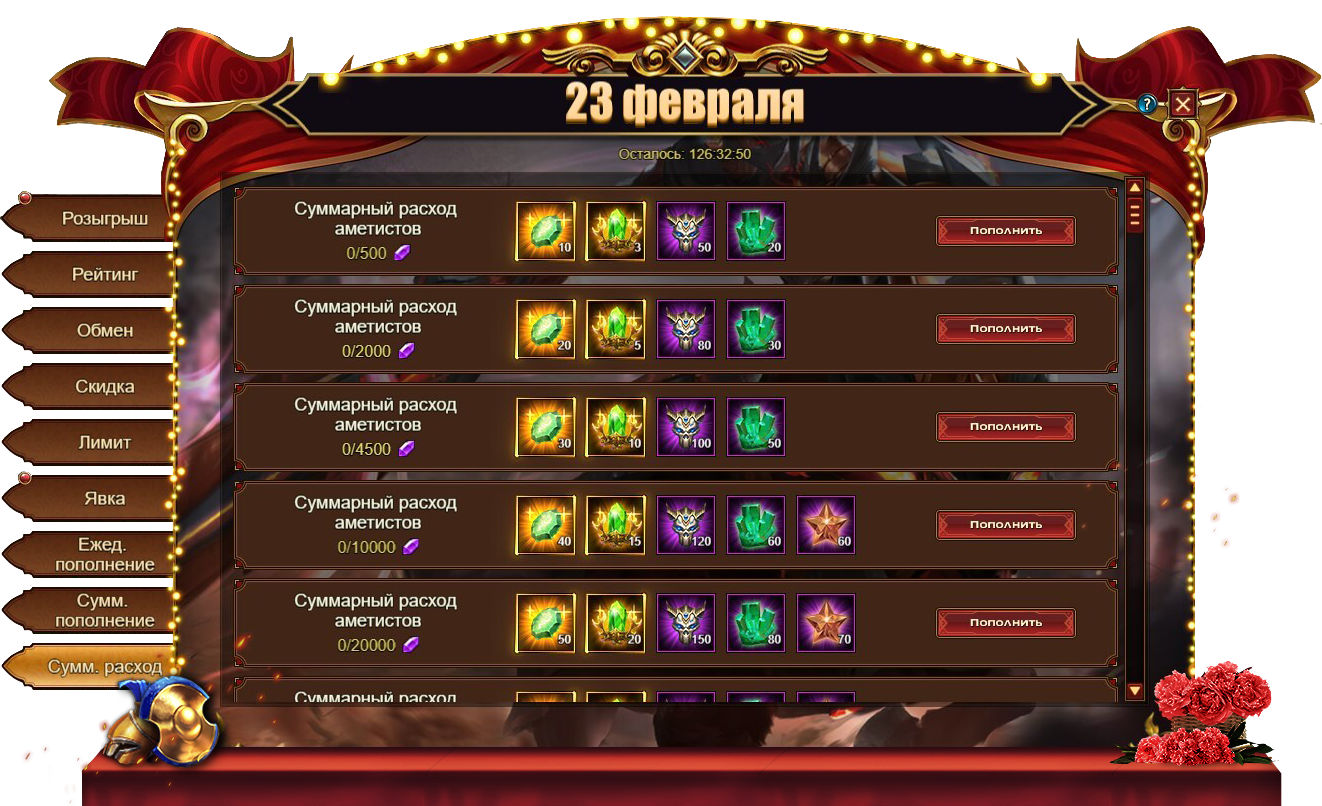Inspect the bronze star reward with 60
Image resolution: width=1322 pixels, height=806 pixels.
tap(825, 524)
